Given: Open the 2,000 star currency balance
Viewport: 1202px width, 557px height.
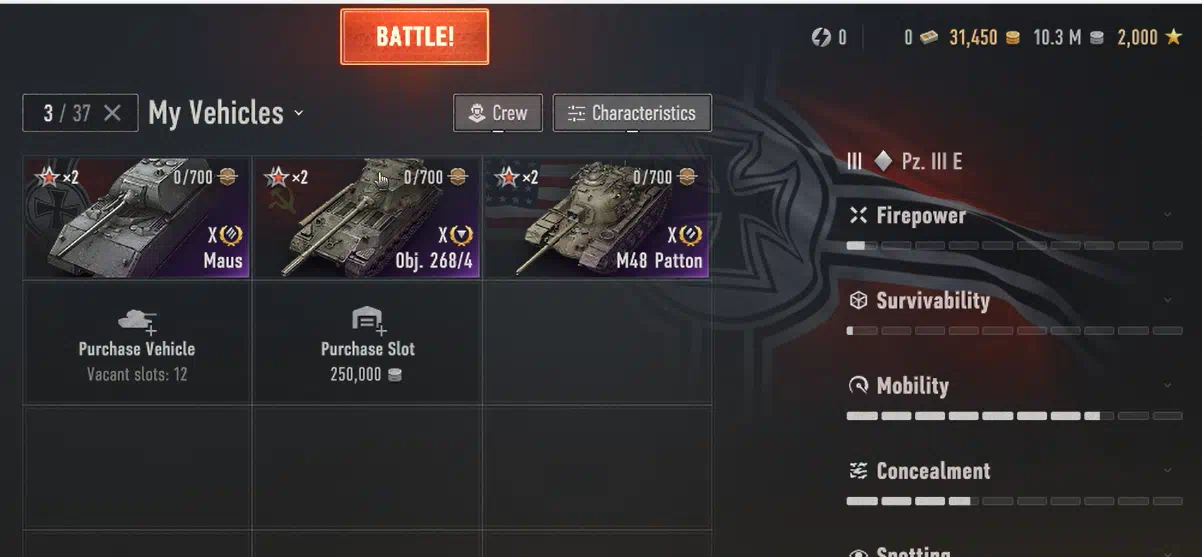Looking at the screenshot, I should (1150, 38).
